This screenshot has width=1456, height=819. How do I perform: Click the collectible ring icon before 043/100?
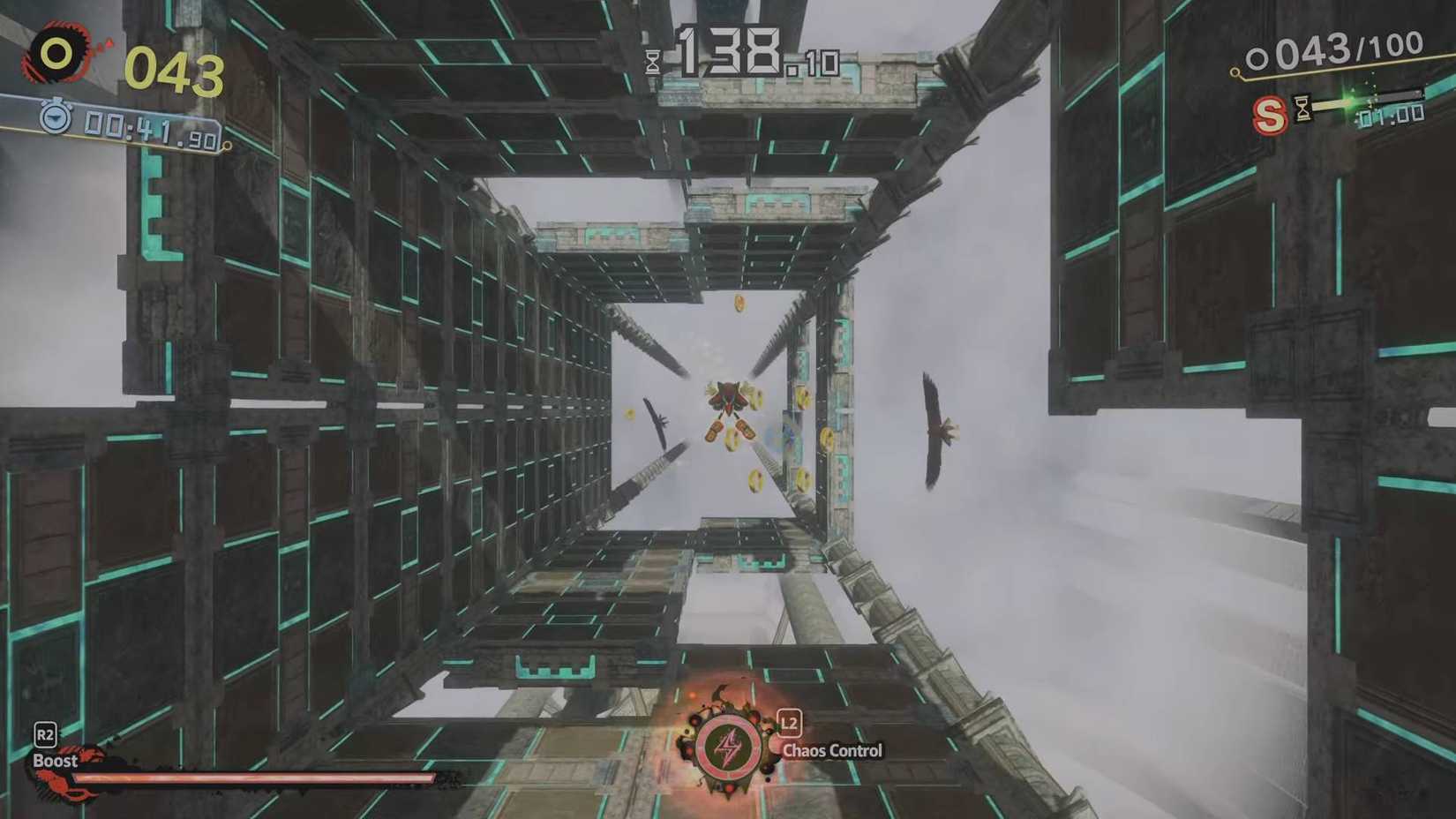coord(1259,56)
